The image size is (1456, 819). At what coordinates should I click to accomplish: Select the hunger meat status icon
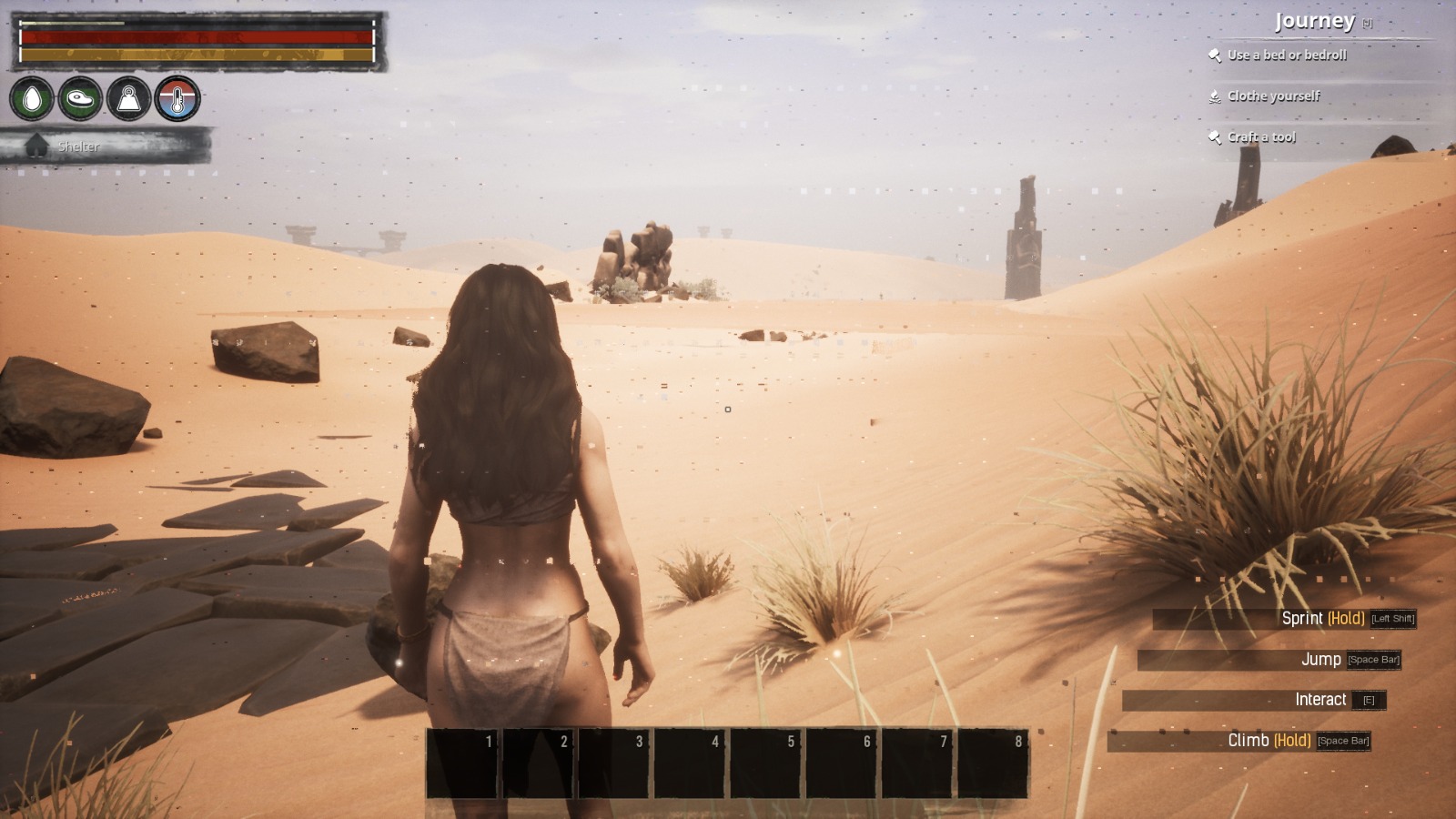(x=80, y=98)
